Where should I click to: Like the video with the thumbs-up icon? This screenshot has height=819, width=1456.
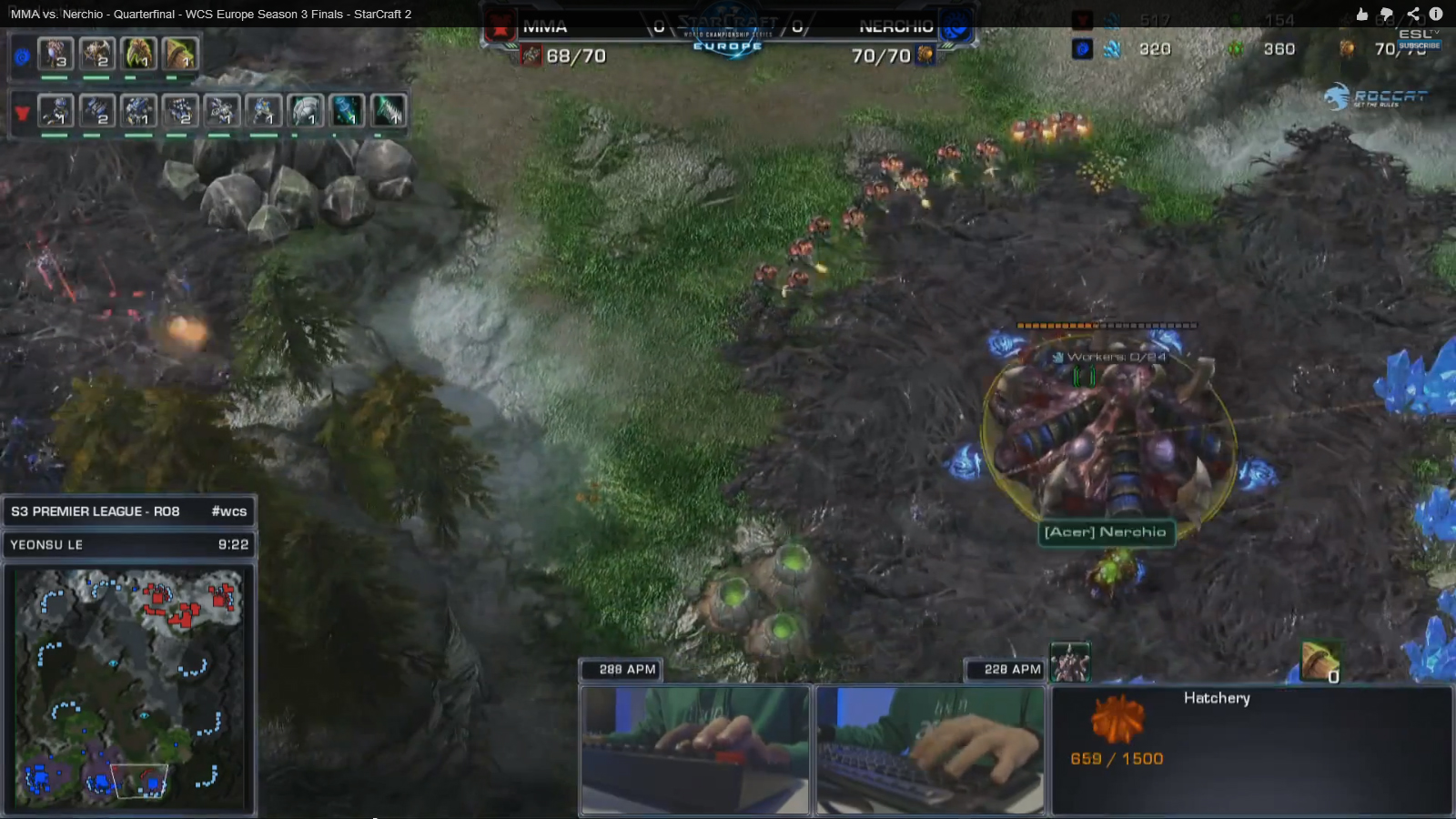[1362, 14]
